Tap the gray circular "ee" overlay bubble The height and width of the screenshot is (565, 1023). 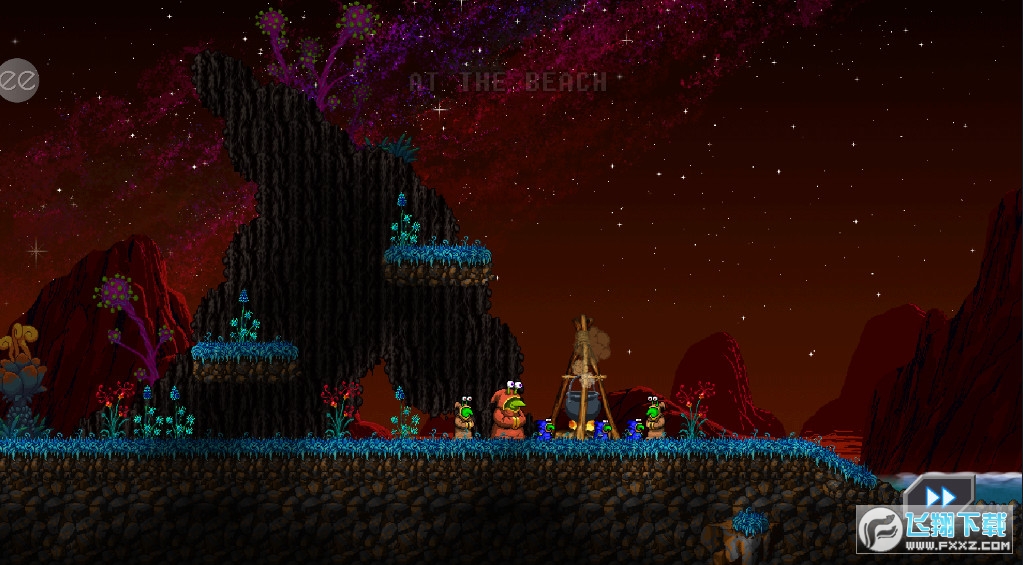[x=17, y=79]
